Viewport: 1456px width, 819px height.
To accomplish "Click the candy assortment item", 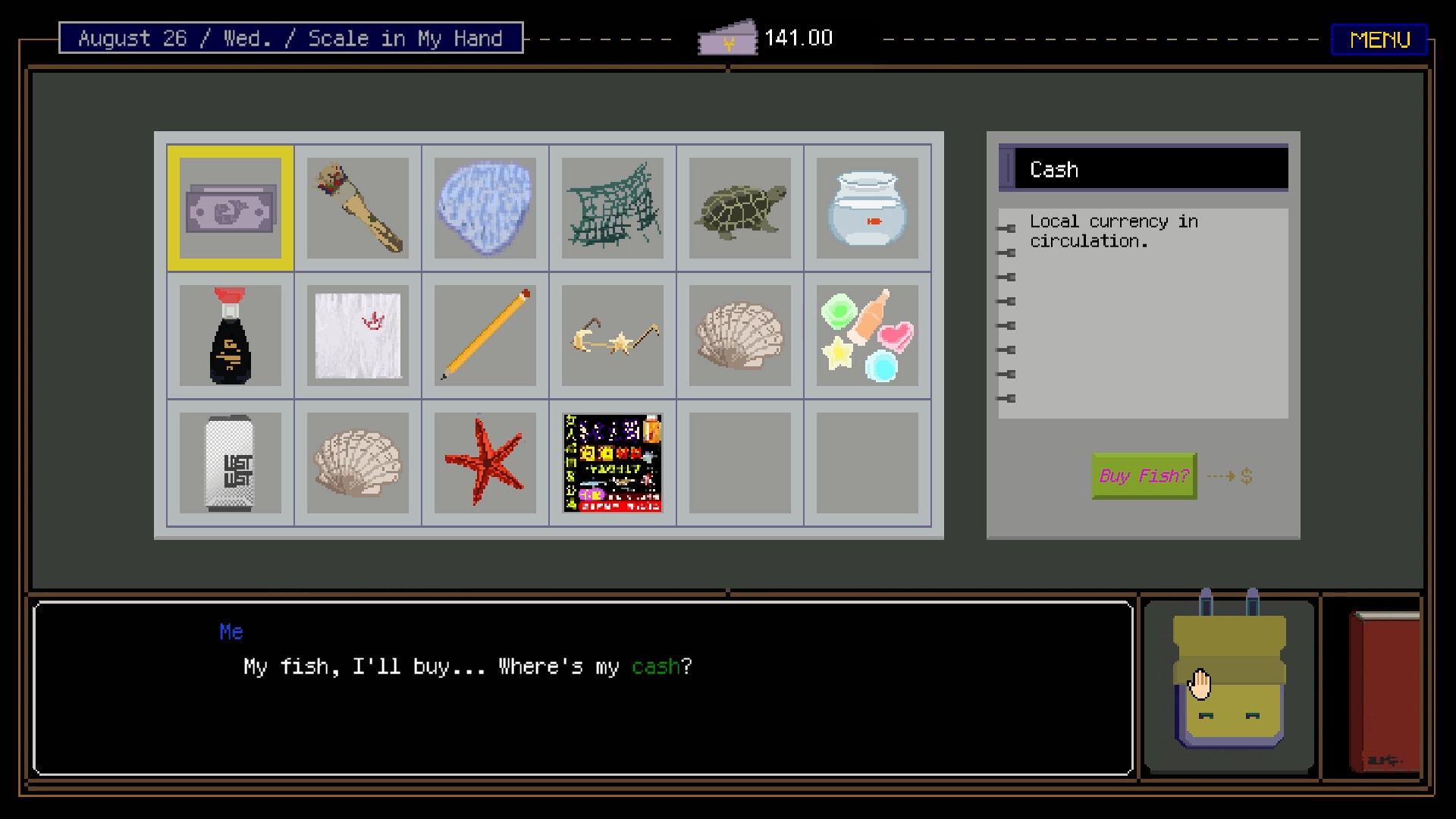I will pyautogui.click(x=867, y=334).
